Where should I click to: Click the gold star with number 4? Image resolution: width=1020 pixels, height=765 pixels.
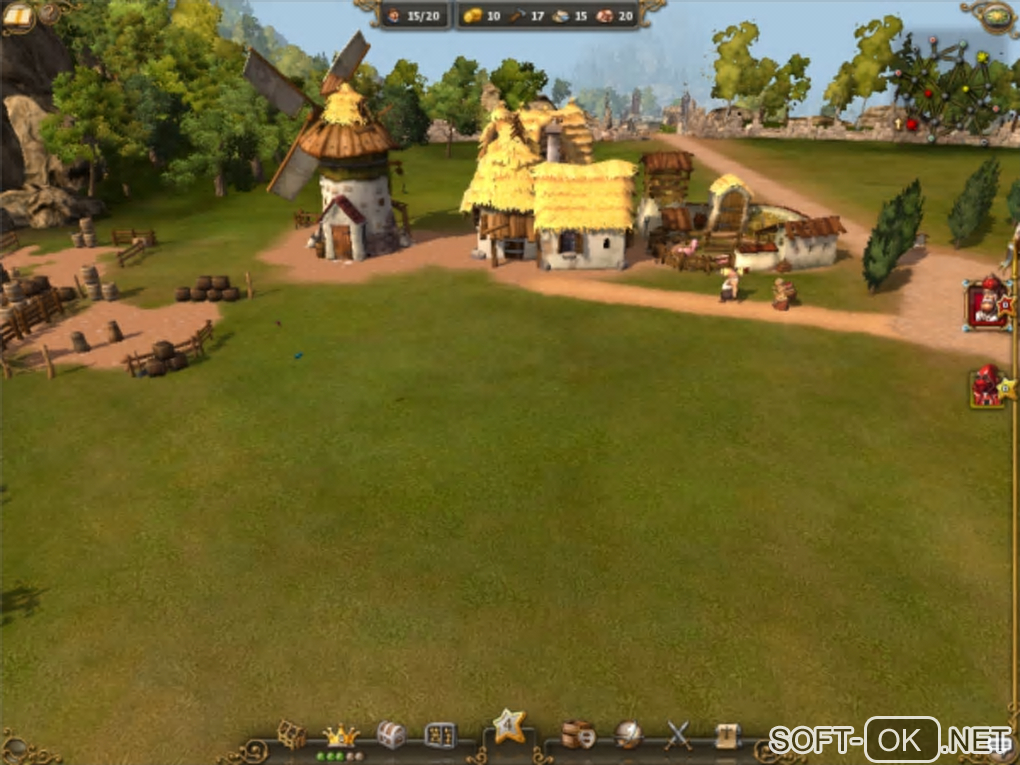click(x=508, y=727)
